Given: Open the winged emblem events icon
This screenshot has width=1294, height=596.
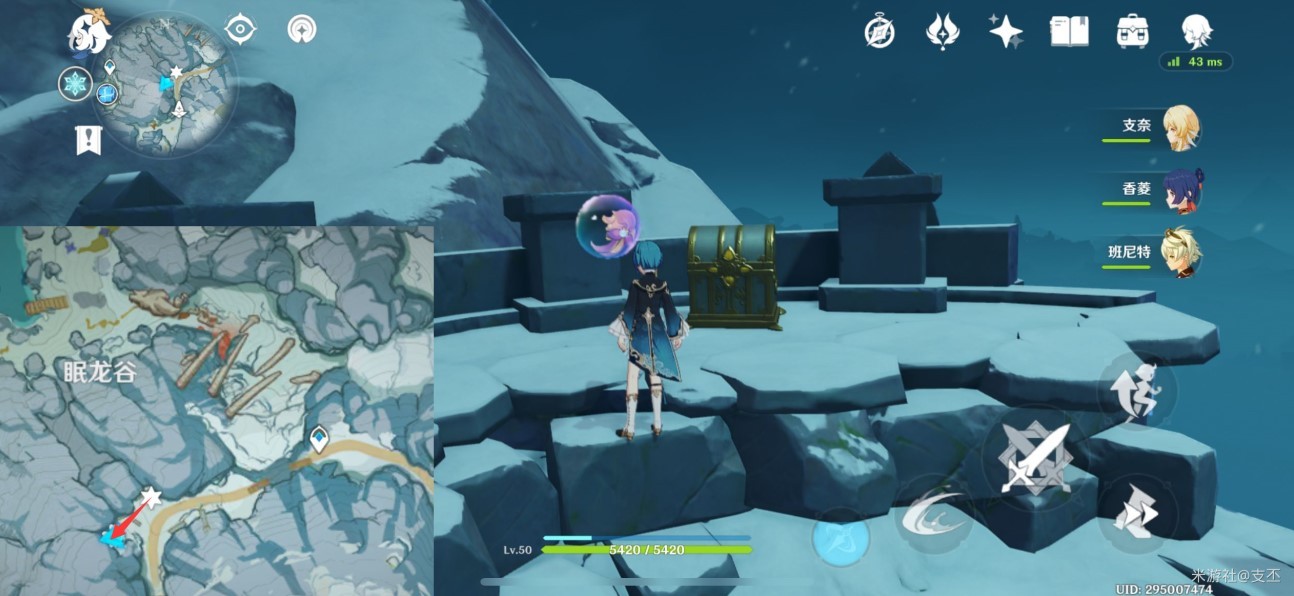Looking at the screenshot, I should (942, 31).
